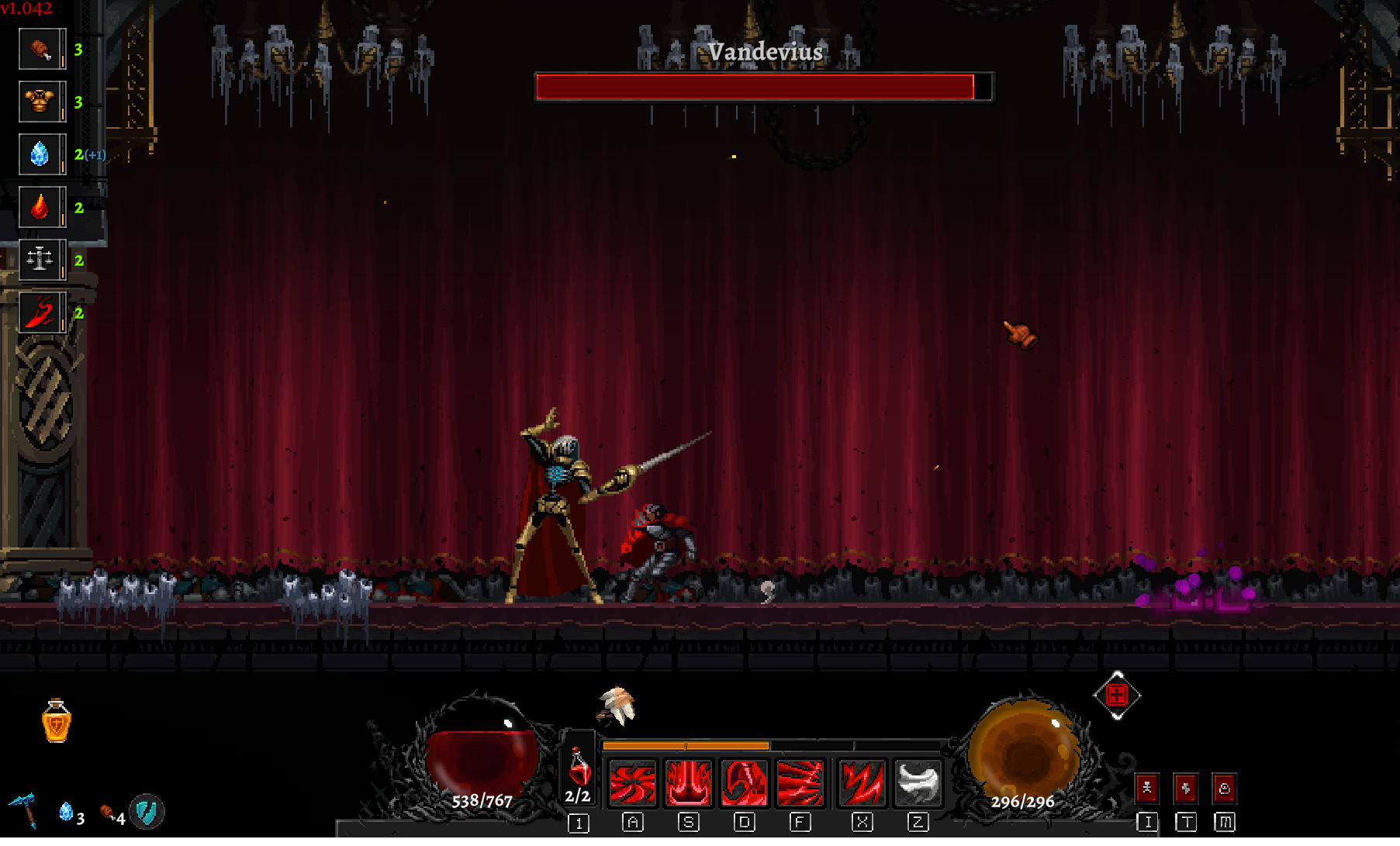Activate the red horizontal streaks skill
Viewport: 1400px width, 846px height.
point(800,782)
